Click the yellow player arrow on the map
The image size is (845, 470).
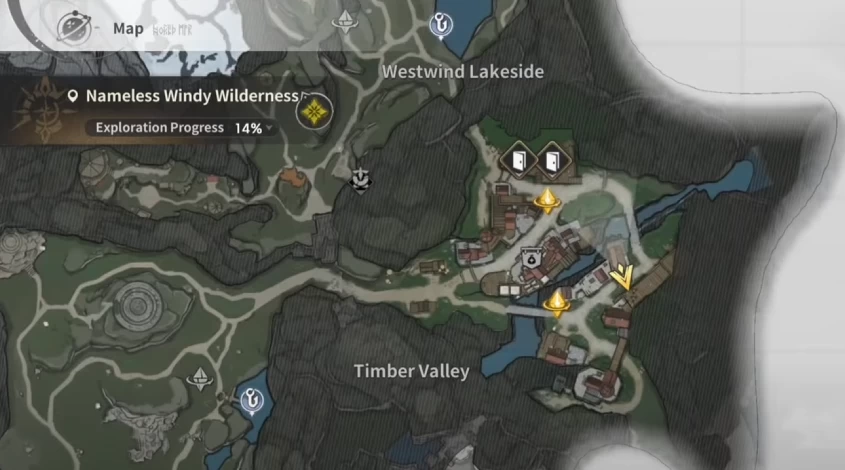tap(622, 274)
